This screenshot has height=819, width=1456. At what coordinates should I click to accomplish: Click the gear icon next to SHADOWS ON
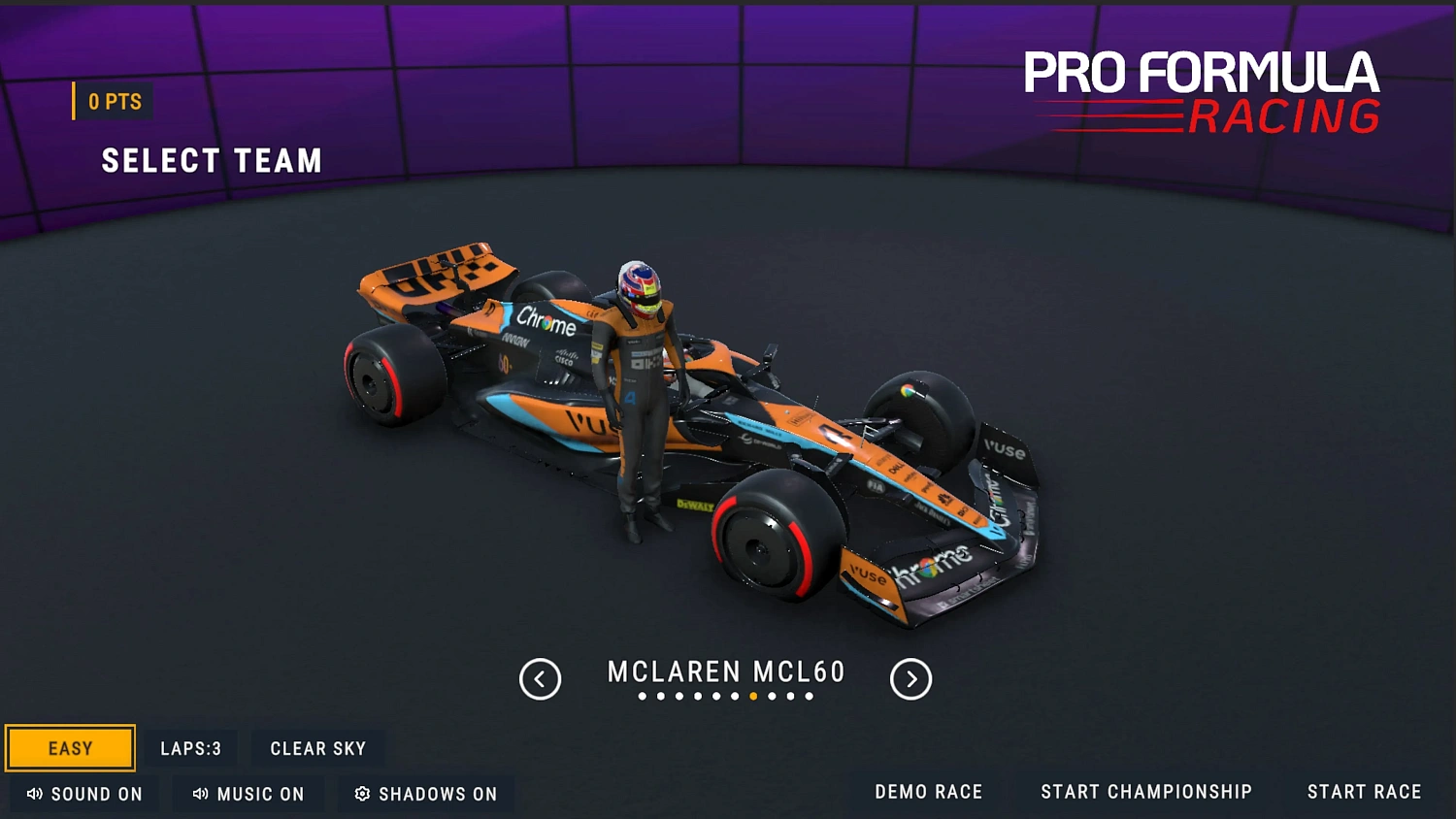[x=362, y=794]
